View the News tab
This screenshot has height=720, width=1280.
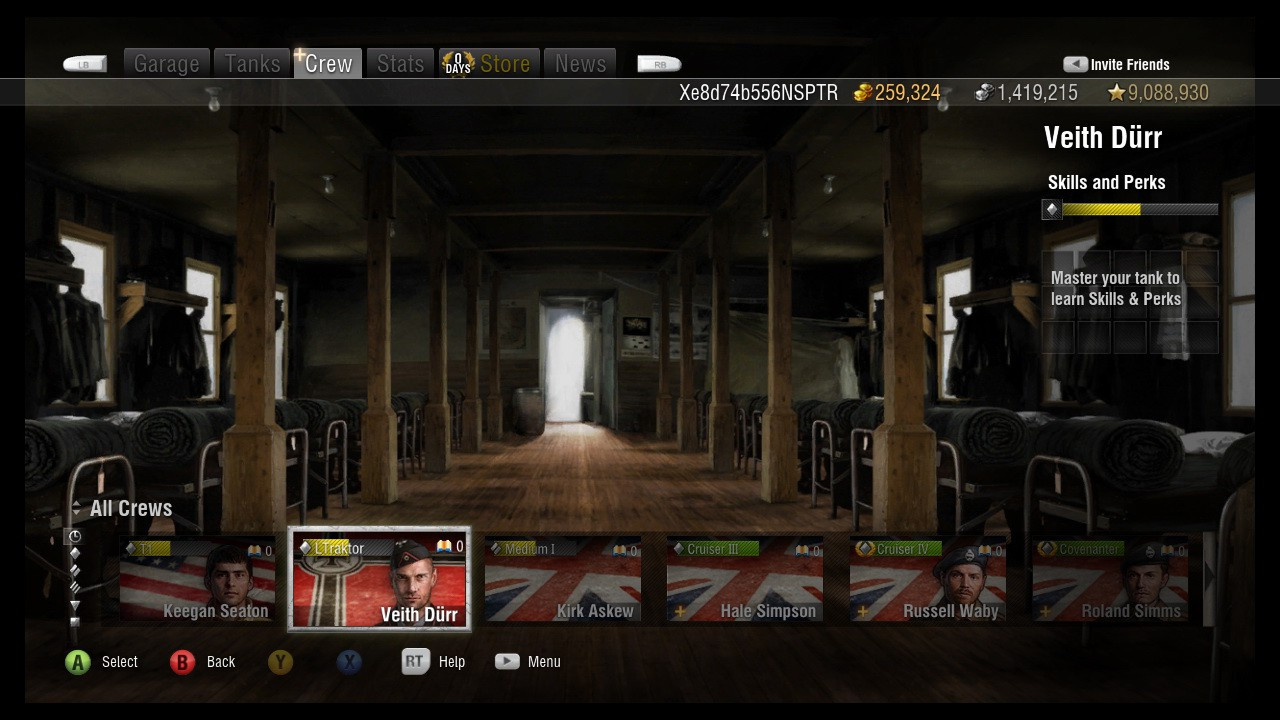click(x=580, y=64)
